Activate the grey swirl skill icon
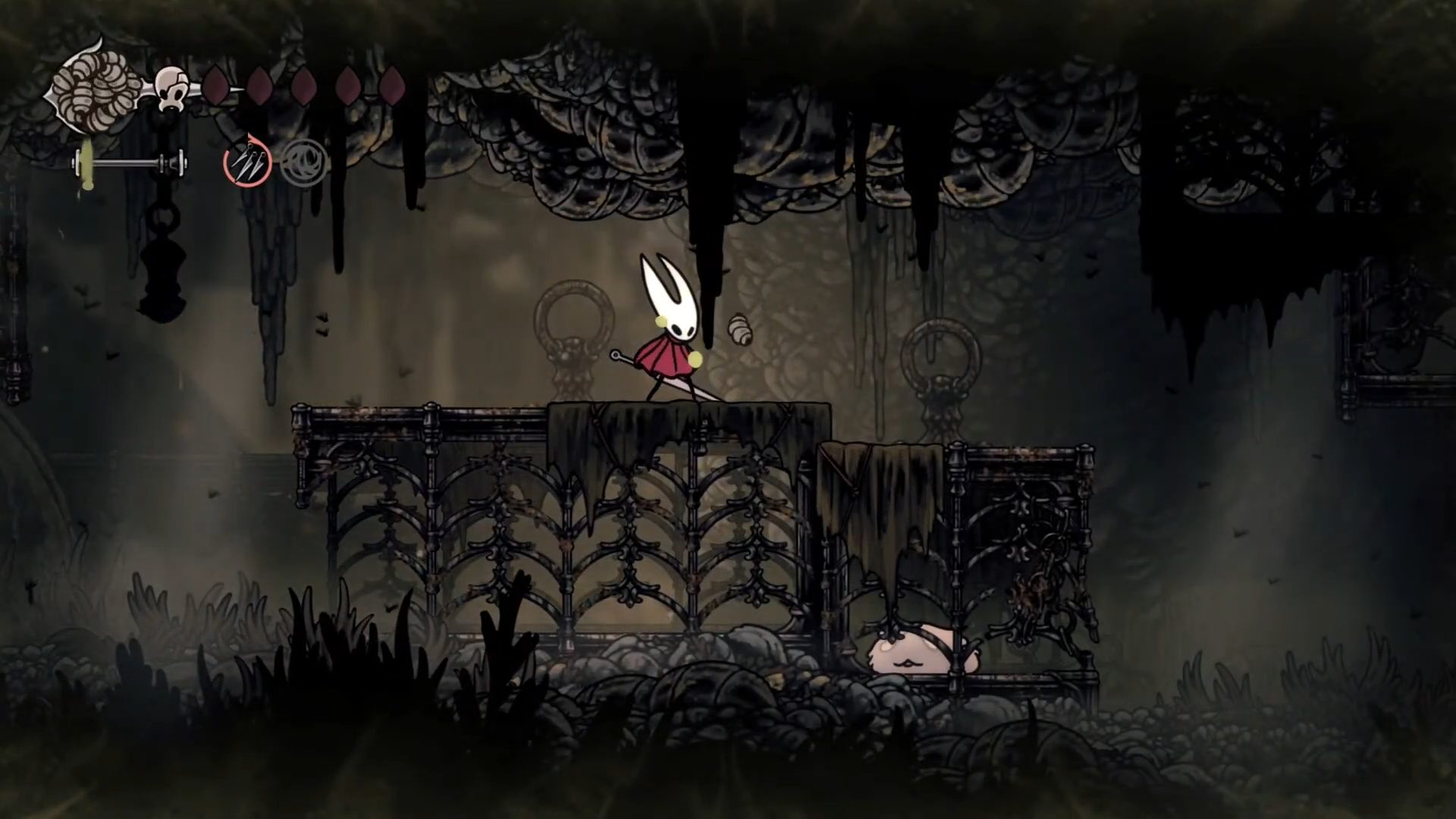 304,162
